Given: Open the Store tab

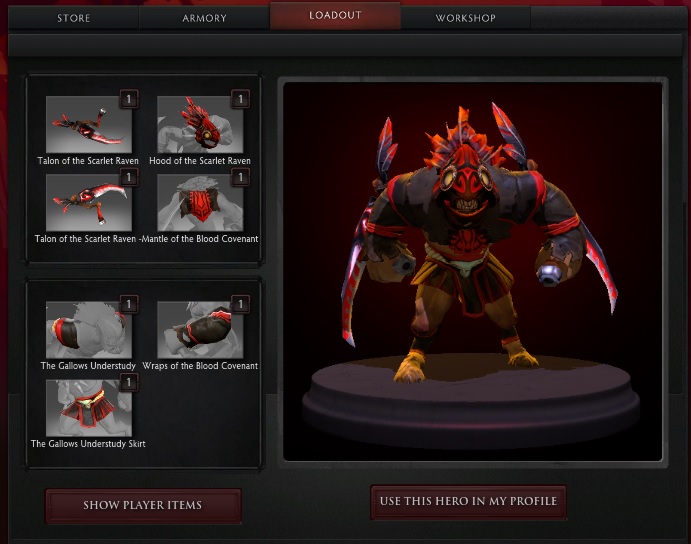Looking at the screenshot, I should tap(74, 18).
